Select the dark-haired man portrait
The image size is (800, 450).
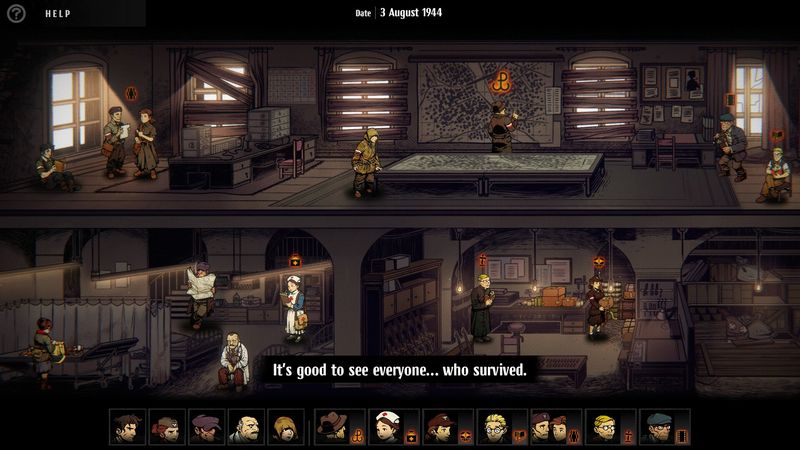tap(128, 427)
